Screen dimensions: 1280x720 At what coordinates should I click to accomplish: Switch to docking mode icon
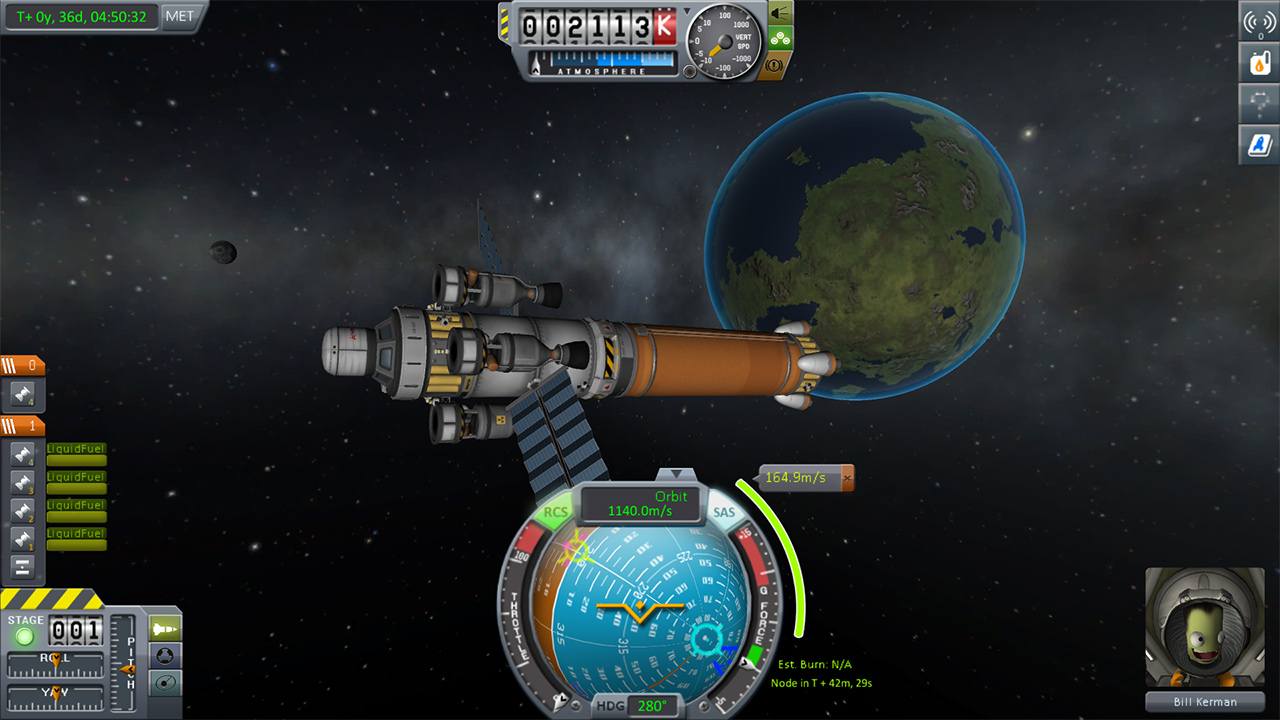pyautogui.click(x=165, y=655)
